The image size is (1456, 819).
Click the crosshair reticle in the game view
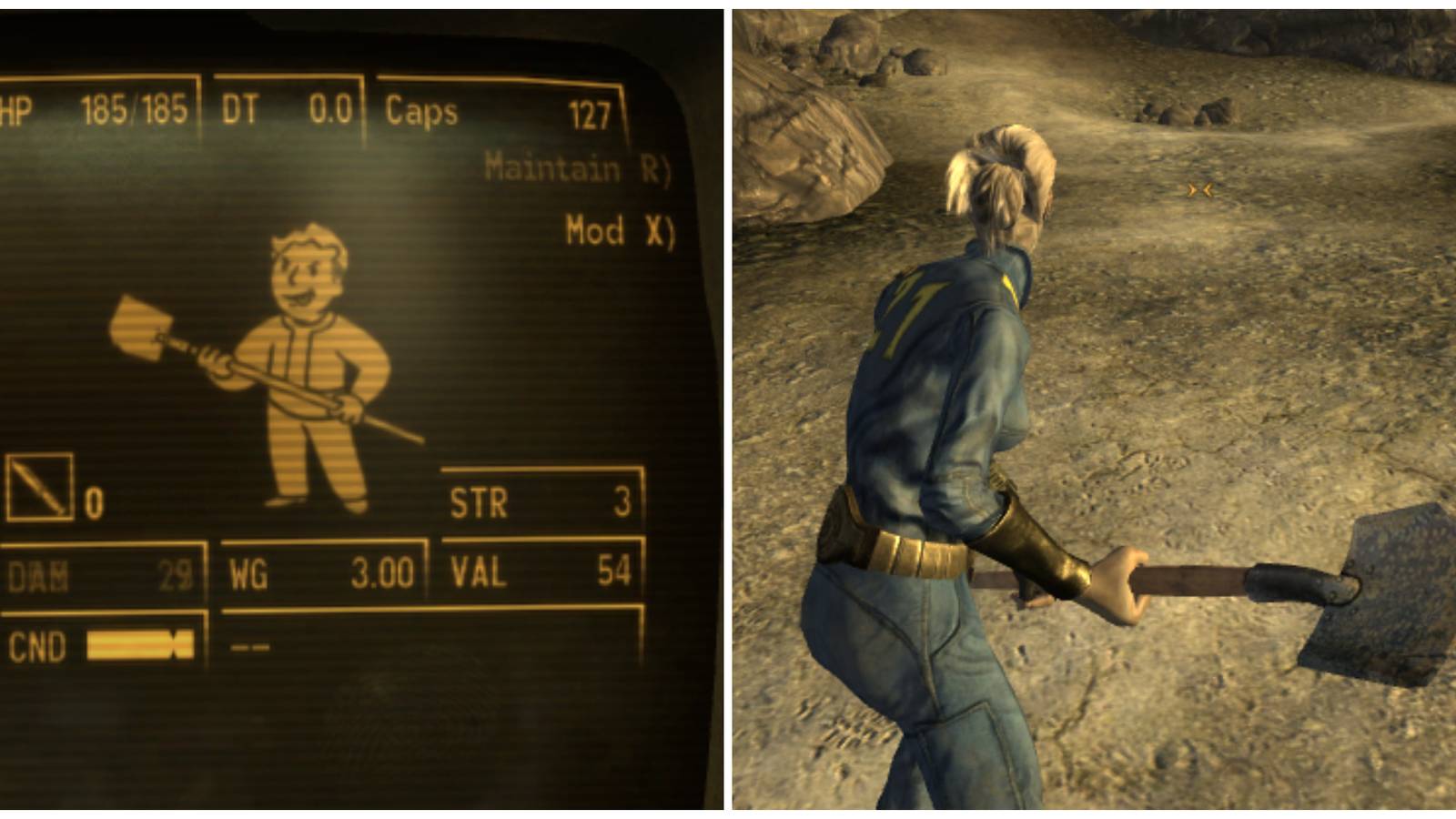[x=1198, y=191]
